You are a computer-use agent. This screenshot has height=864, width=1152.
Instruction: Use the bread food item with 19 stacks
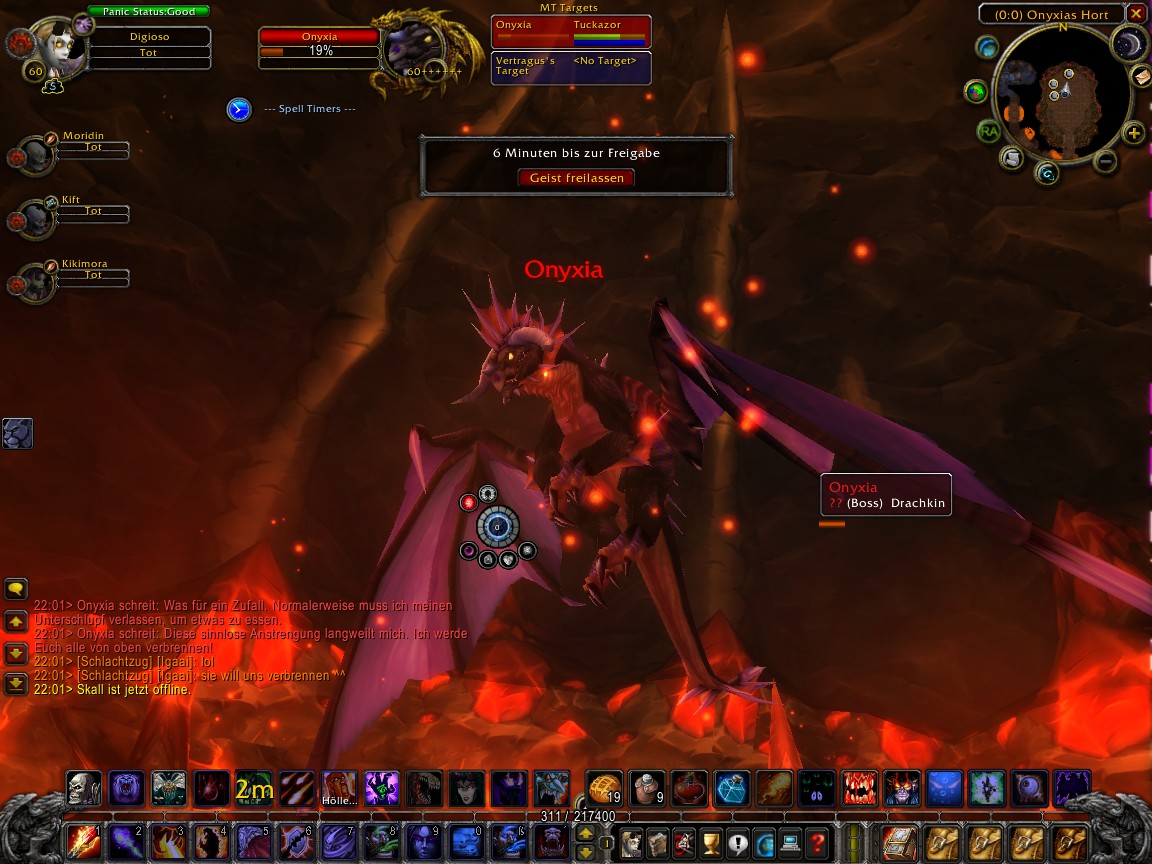[x=603, y=788]
